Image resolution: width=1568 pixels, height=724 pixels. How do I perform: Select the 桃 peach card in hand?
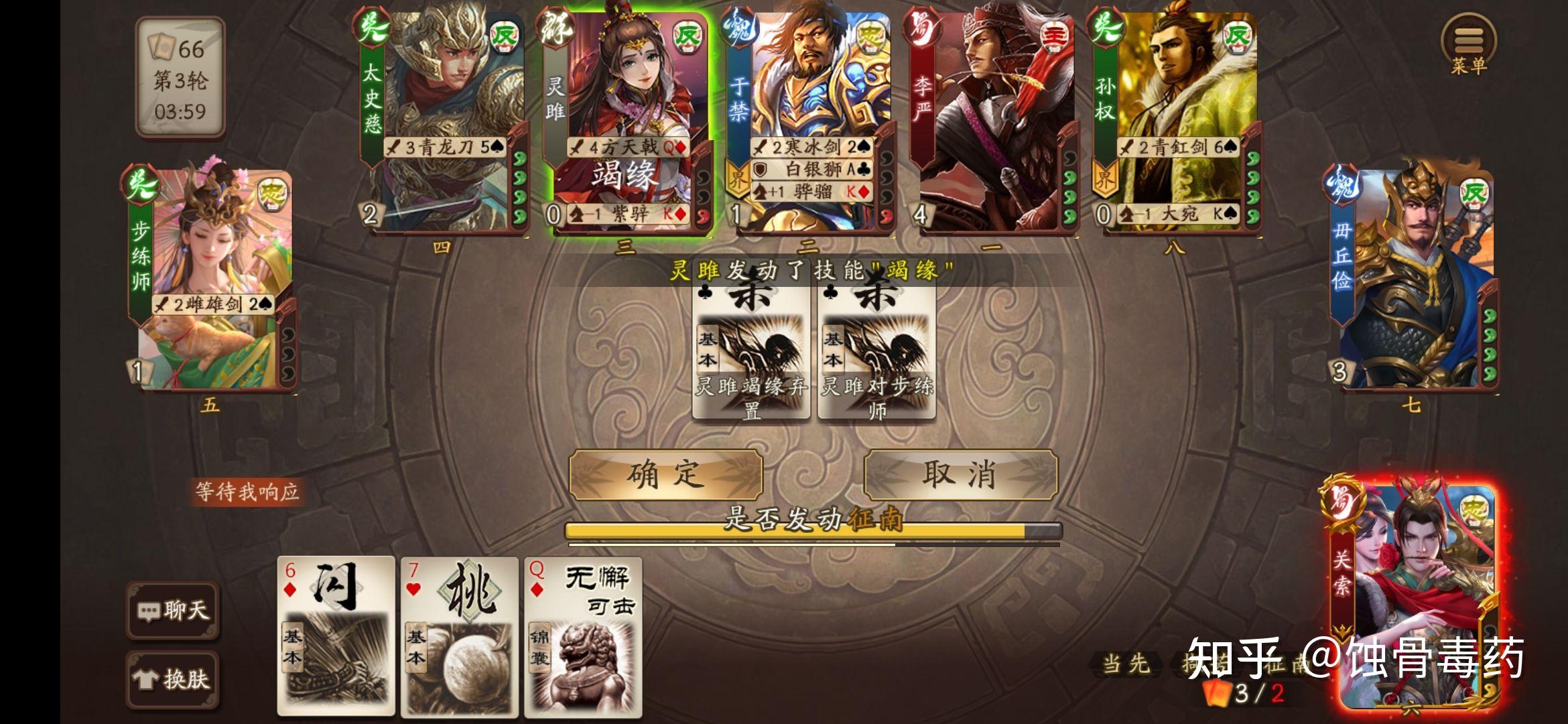coord(459,637)
